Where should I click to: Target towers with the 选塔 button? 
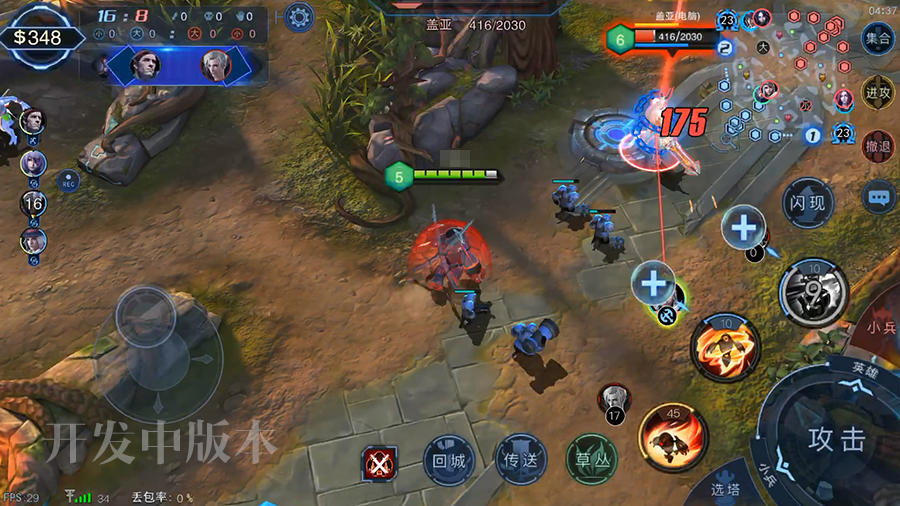725,488
